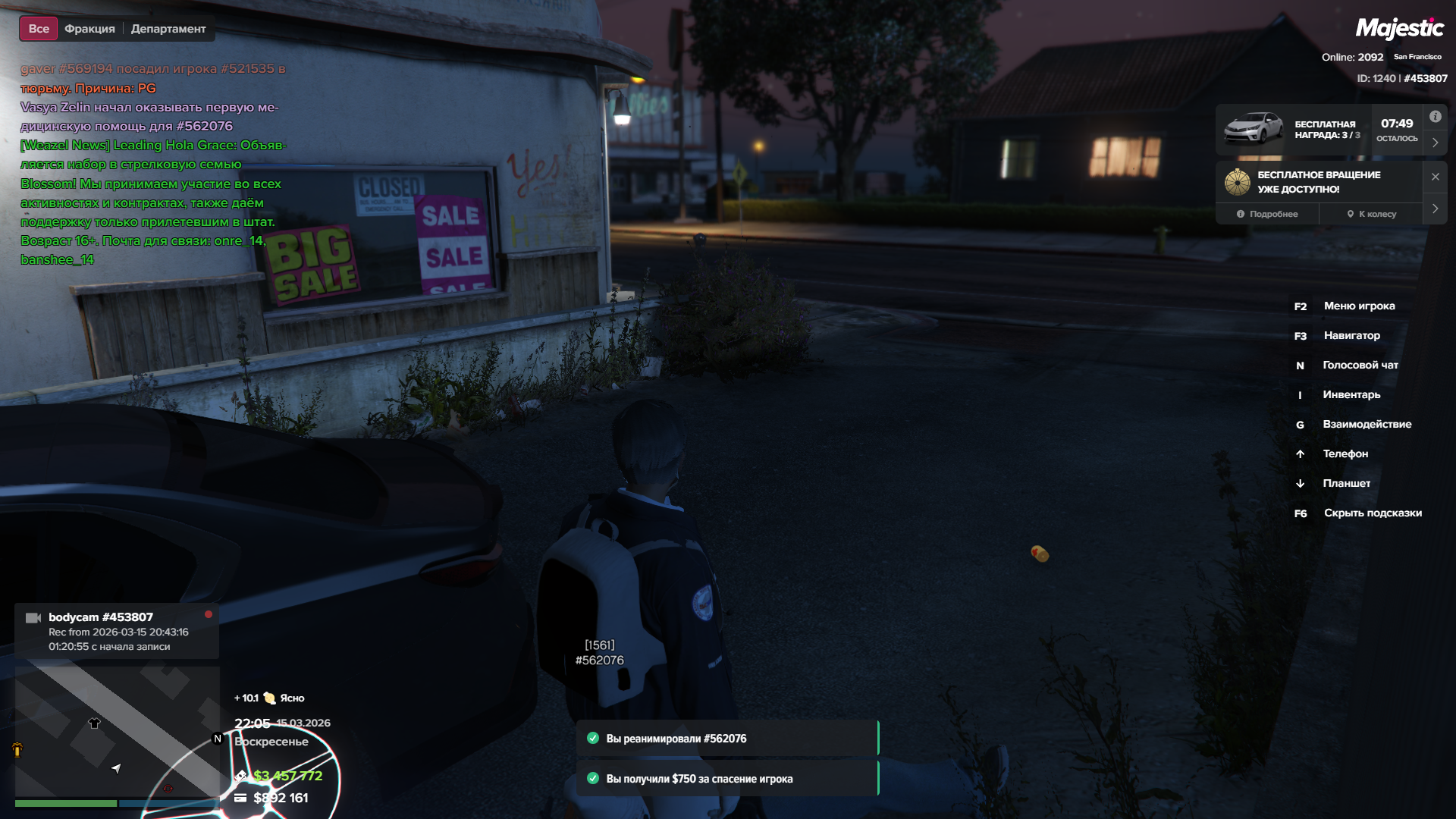Open the Фракция chat tab
The height and width of the screenshot is (819, 1456).
coord(89,29)
